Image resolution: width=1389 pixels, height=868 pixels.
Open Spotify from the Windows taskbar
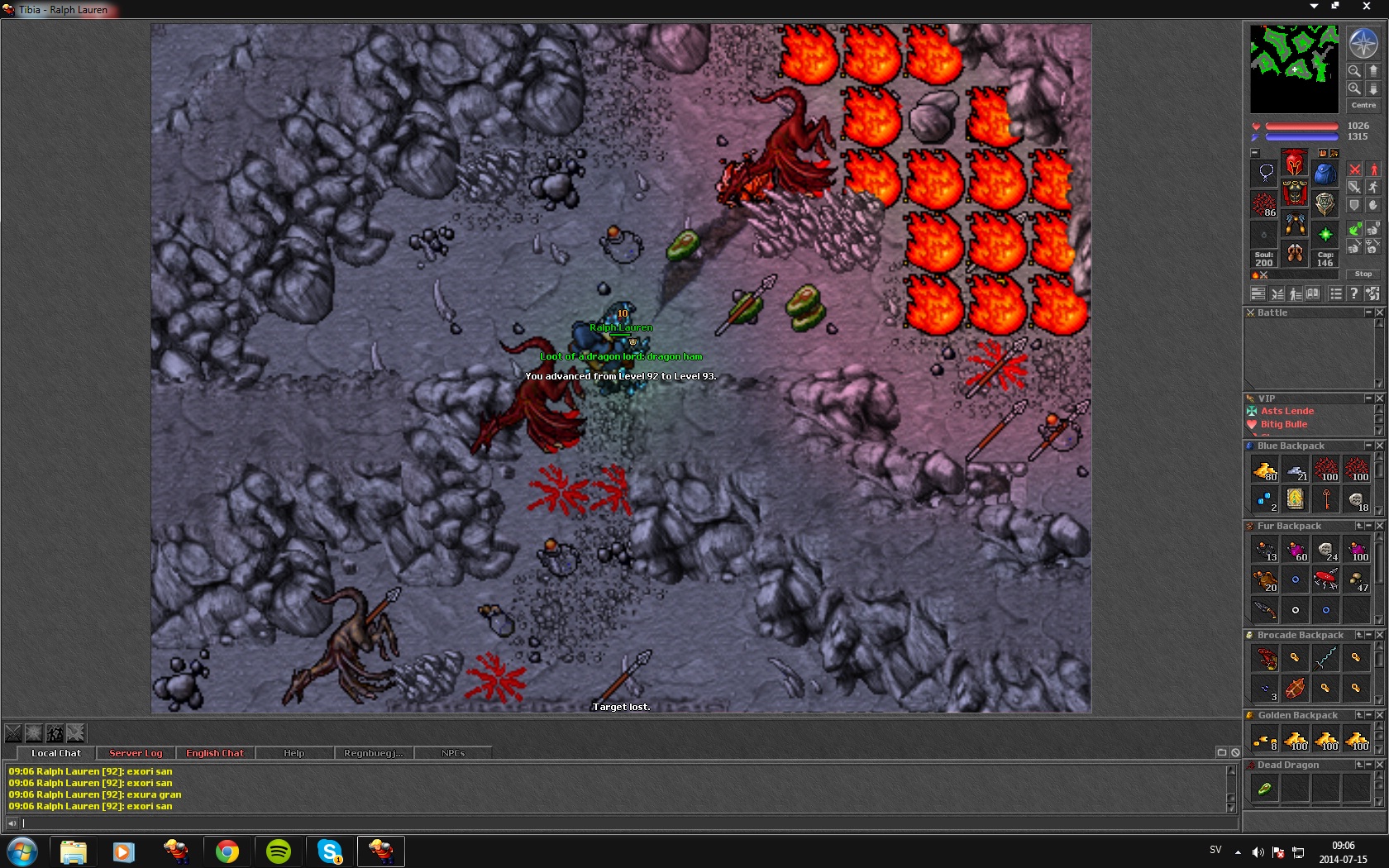click(279, 851)
